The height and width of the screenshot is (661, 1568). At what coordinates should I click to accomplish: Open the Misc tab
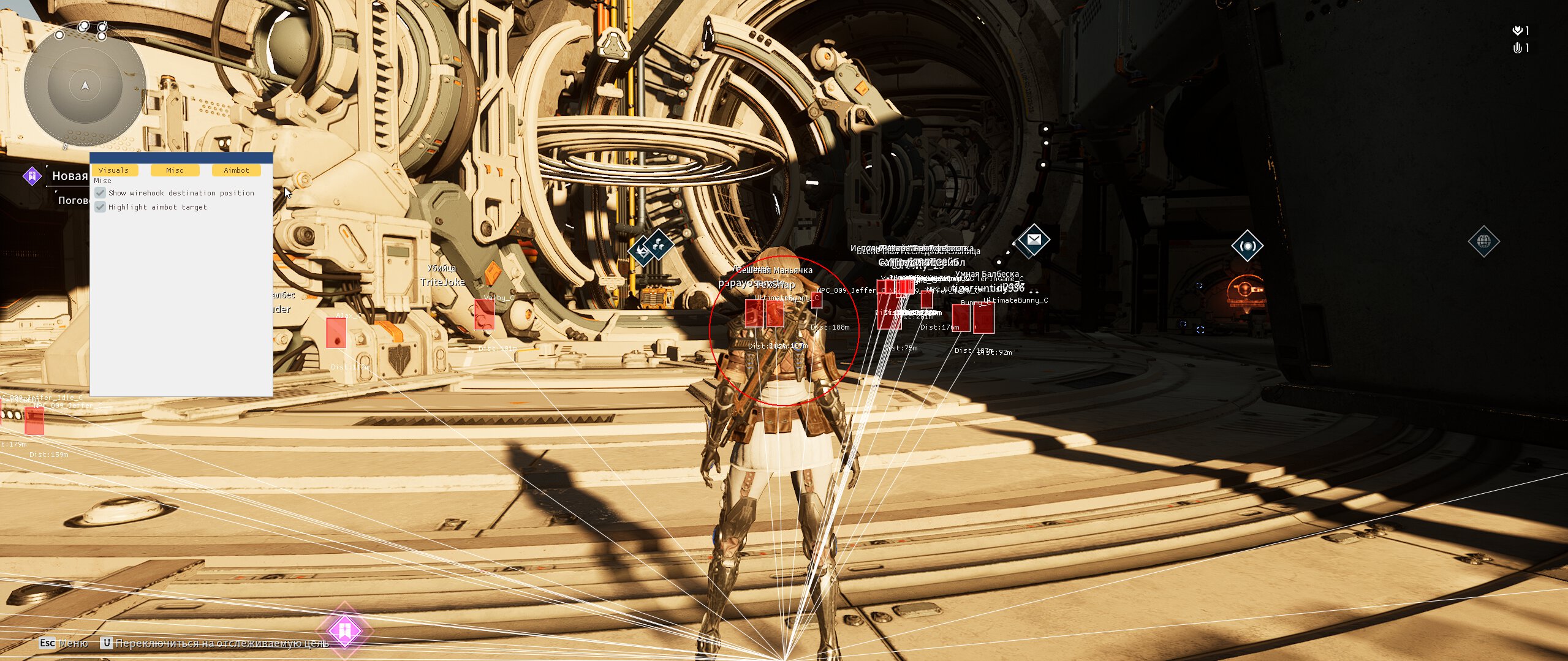pos(175,170)
